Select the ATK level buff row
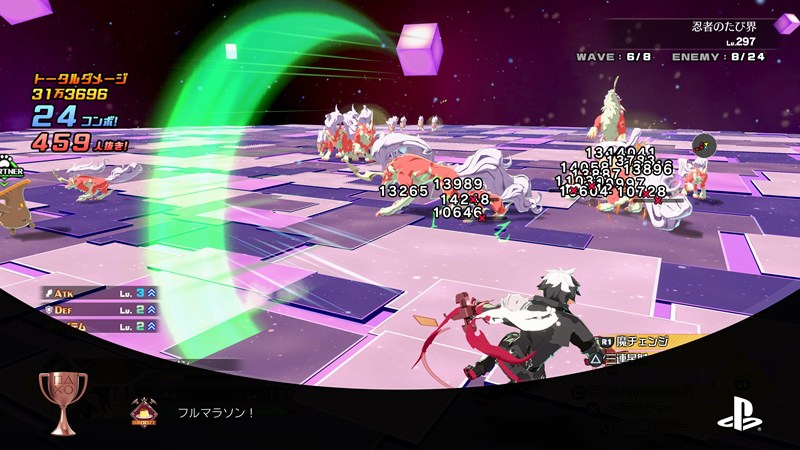The width and height of the screenshot is (800, 450). point(100,293)
